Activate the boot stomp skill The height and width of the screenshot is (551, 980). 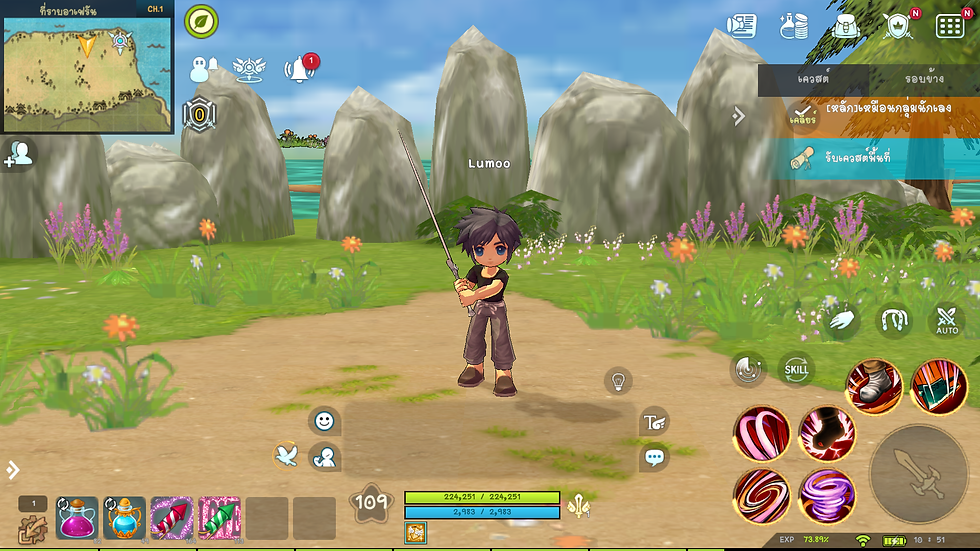(874, 387)
